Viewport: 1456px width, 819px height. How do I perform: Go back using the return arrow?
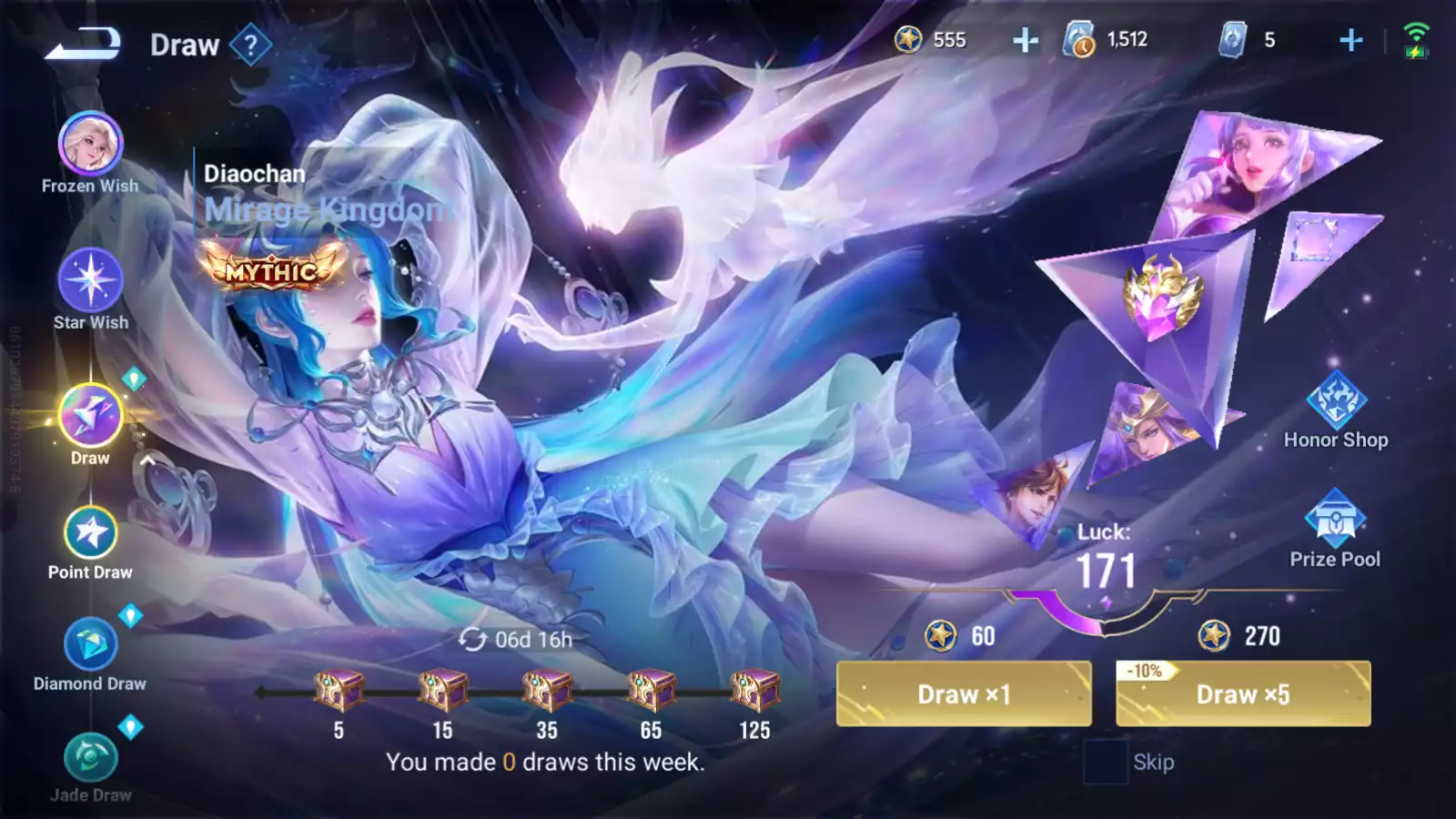point(83,43)
